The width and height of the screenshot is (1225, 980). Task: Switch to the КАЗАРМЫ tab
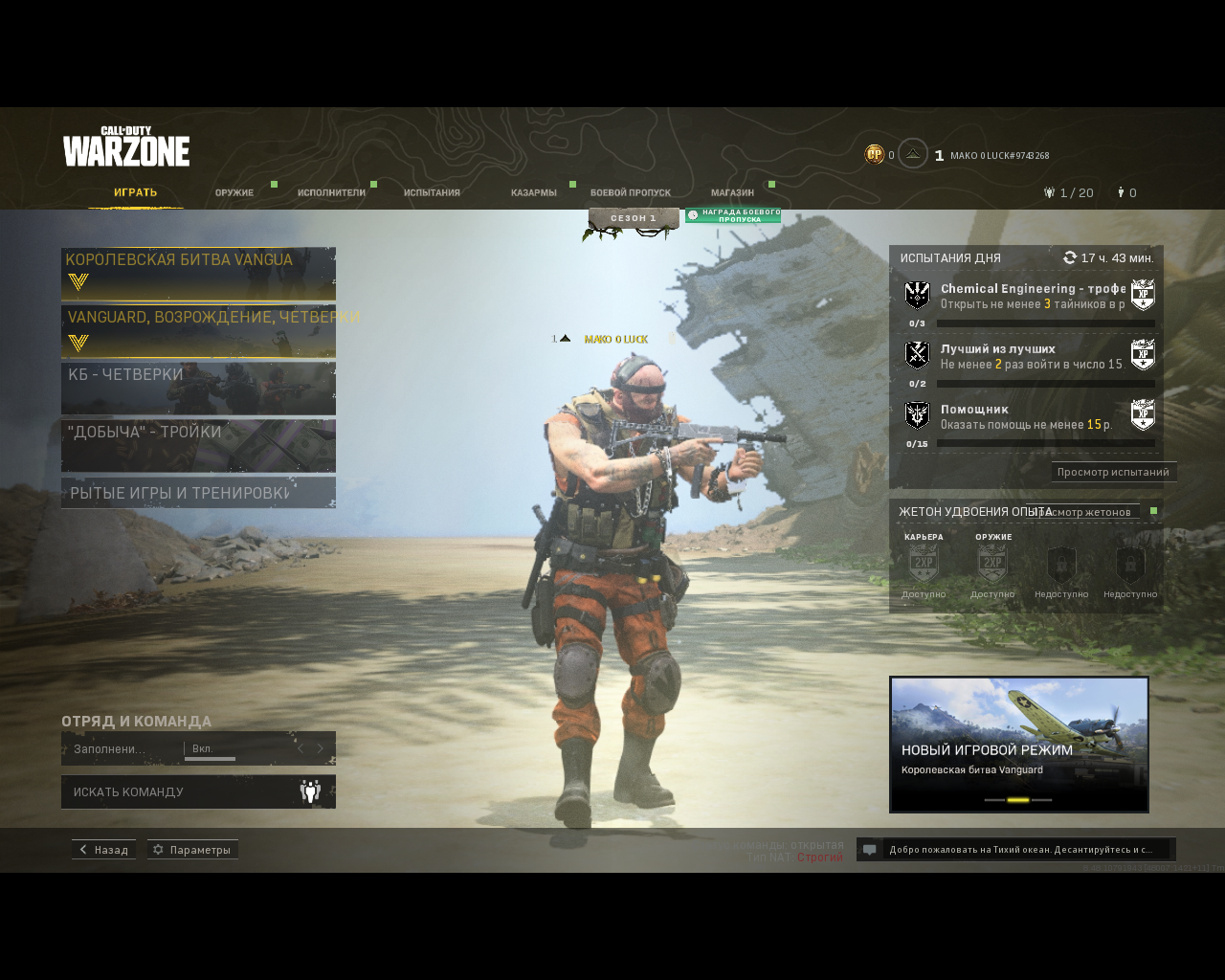[533, 192]
